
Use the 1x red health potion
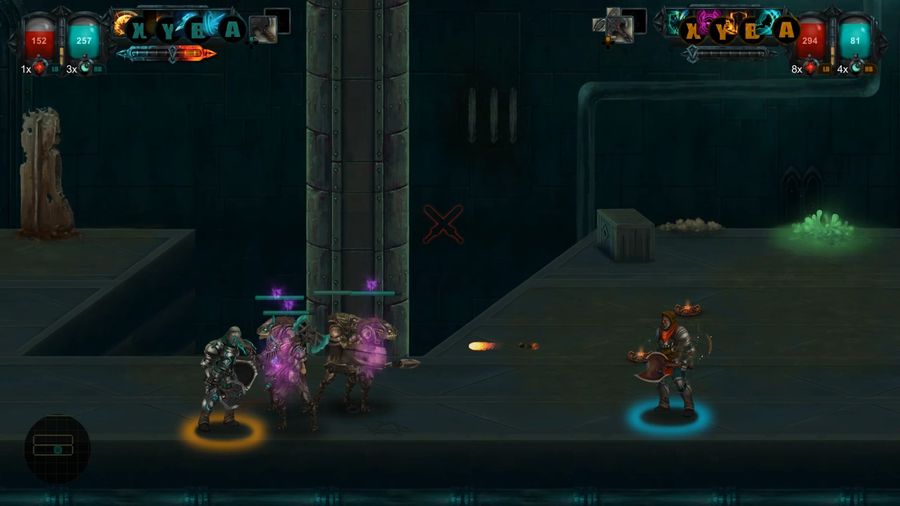42,69
